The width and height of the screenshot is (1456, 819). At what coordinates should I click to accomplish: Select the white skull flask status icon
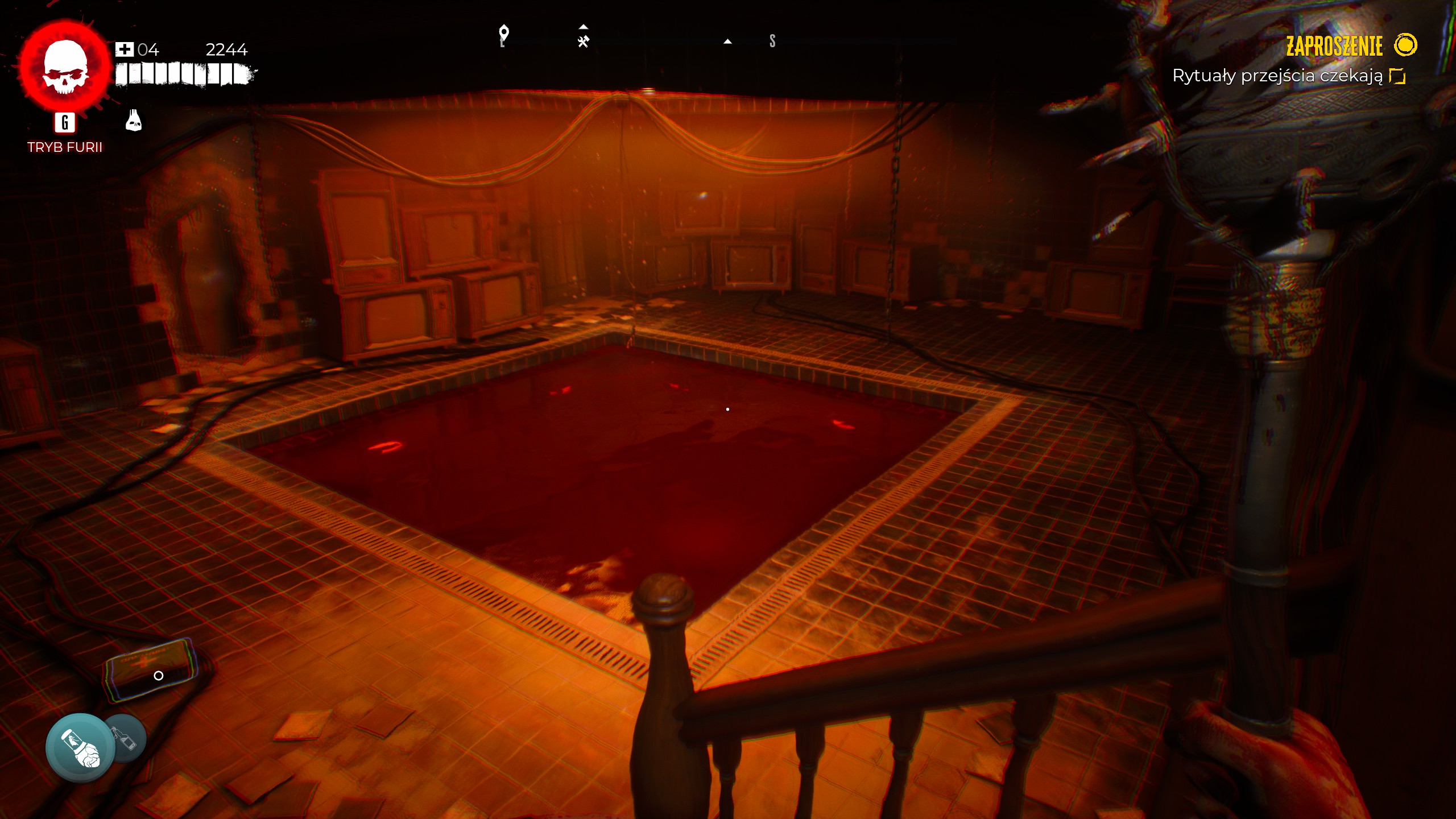pyautogui.click(x=134, y=121)
